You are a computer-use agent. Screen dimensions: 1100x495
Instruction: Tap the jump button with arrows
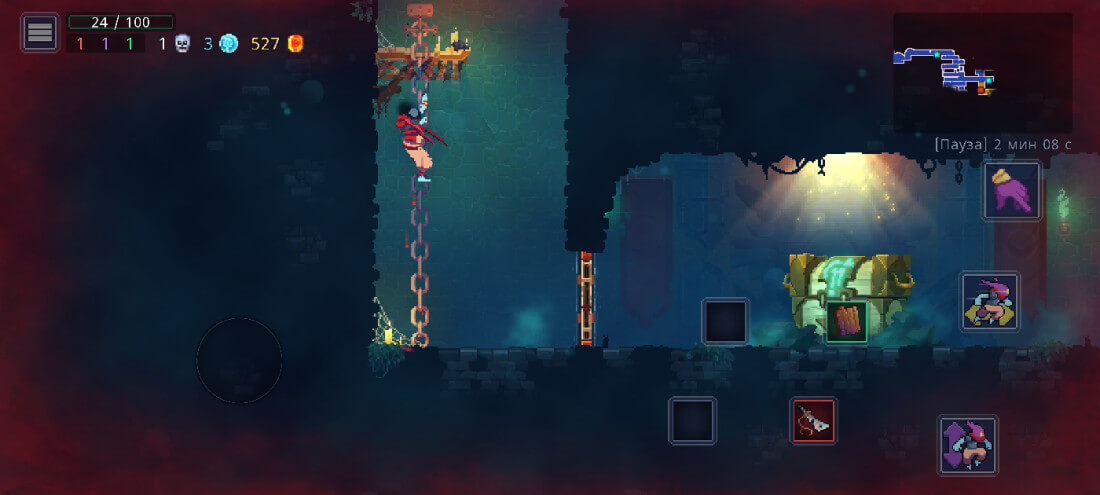[967, 445]
